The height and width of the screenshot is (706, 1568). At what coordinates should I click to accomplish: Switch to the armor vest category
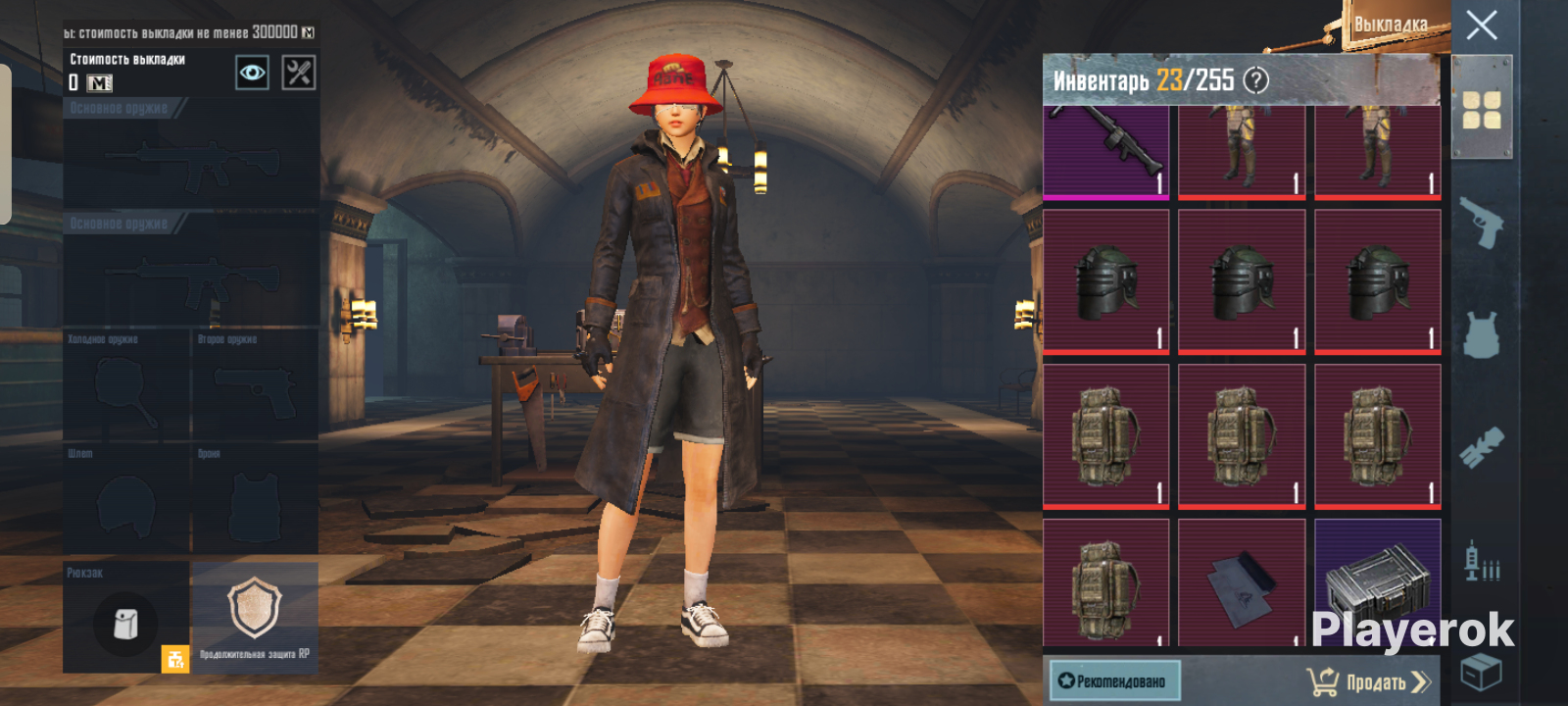pos(1481,335)
